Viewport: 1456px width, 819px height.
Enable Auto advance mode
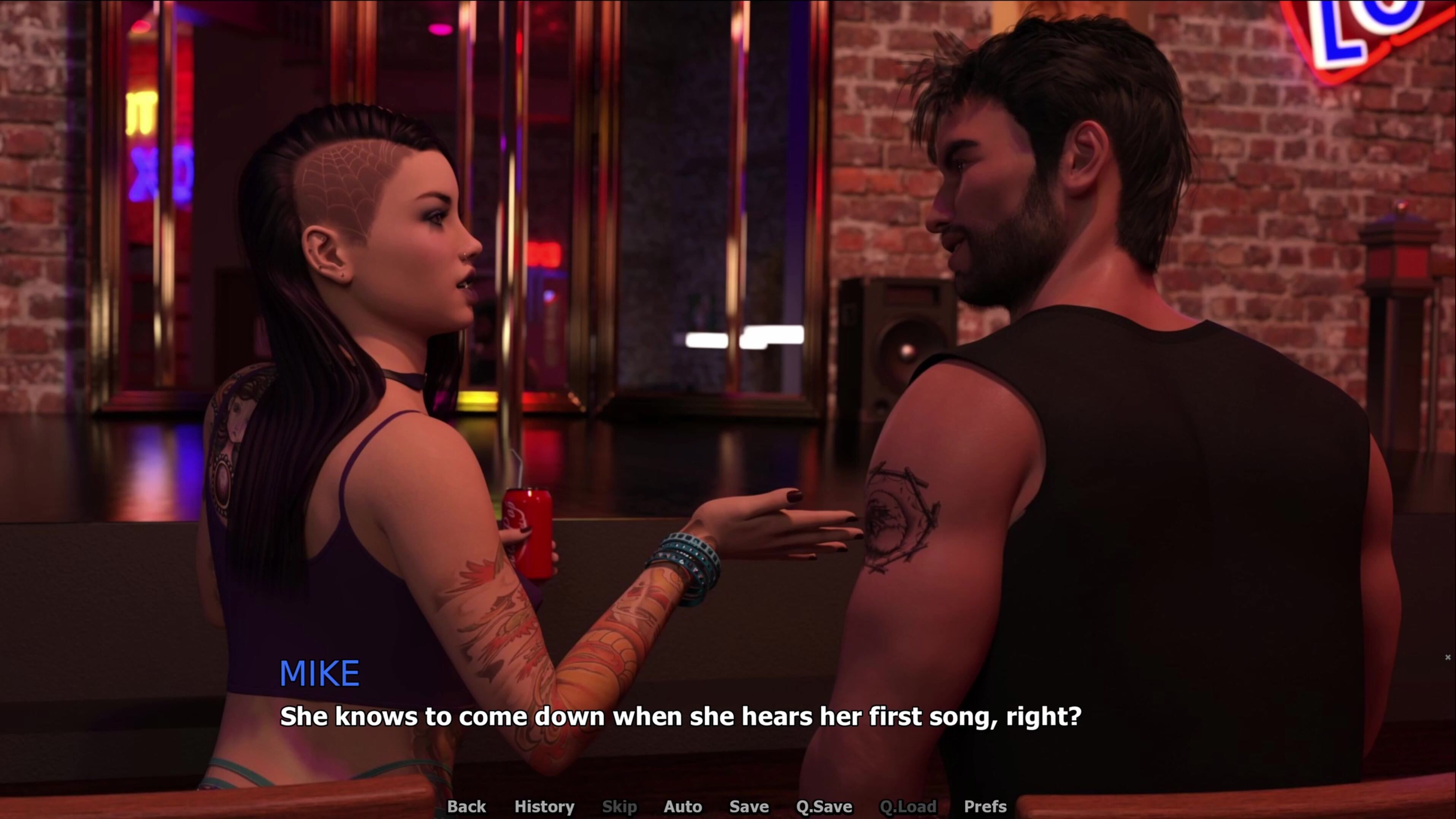coord(683,806)
